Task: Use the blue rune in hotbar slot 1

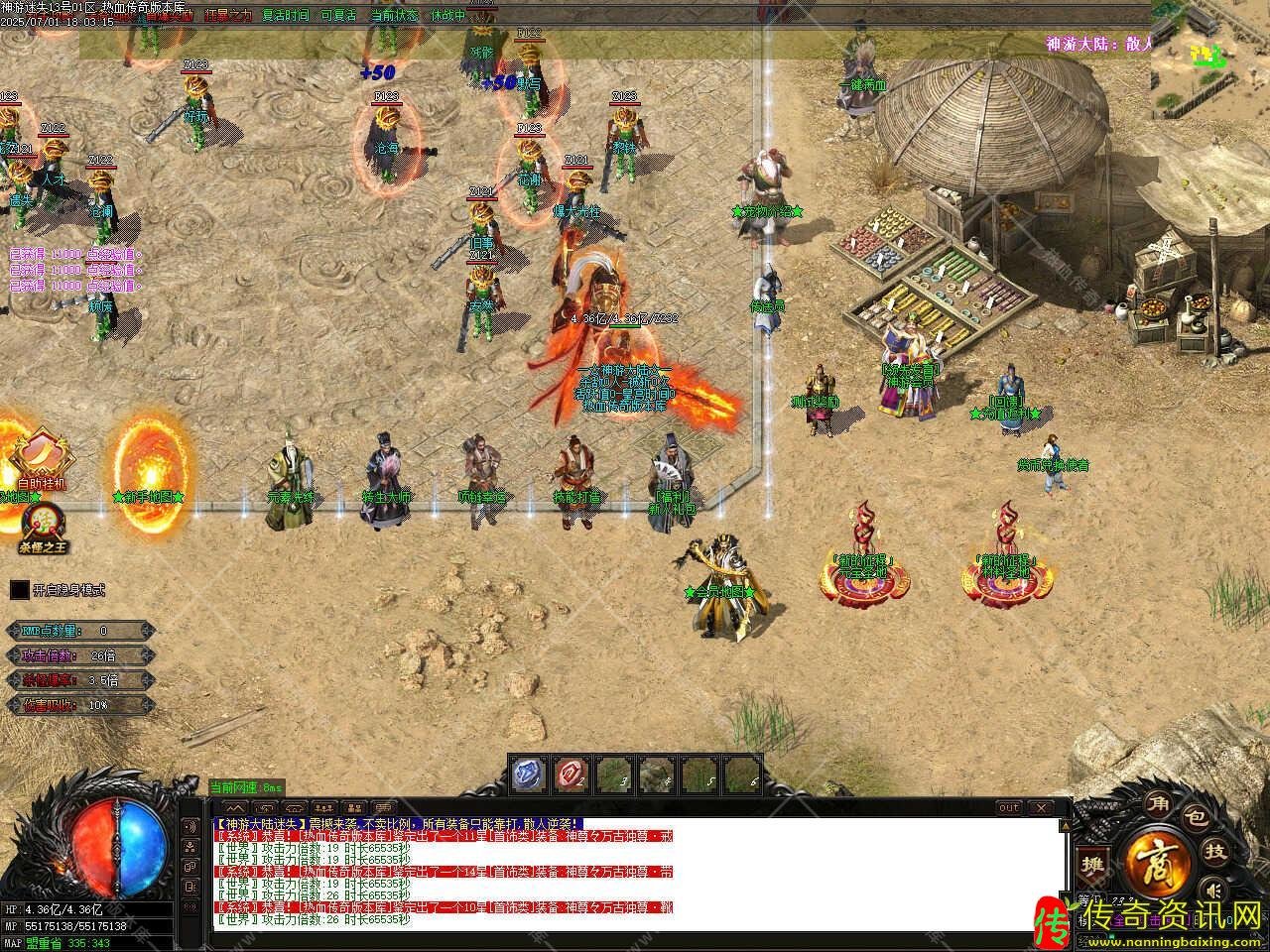Action: tap(529, 774)
